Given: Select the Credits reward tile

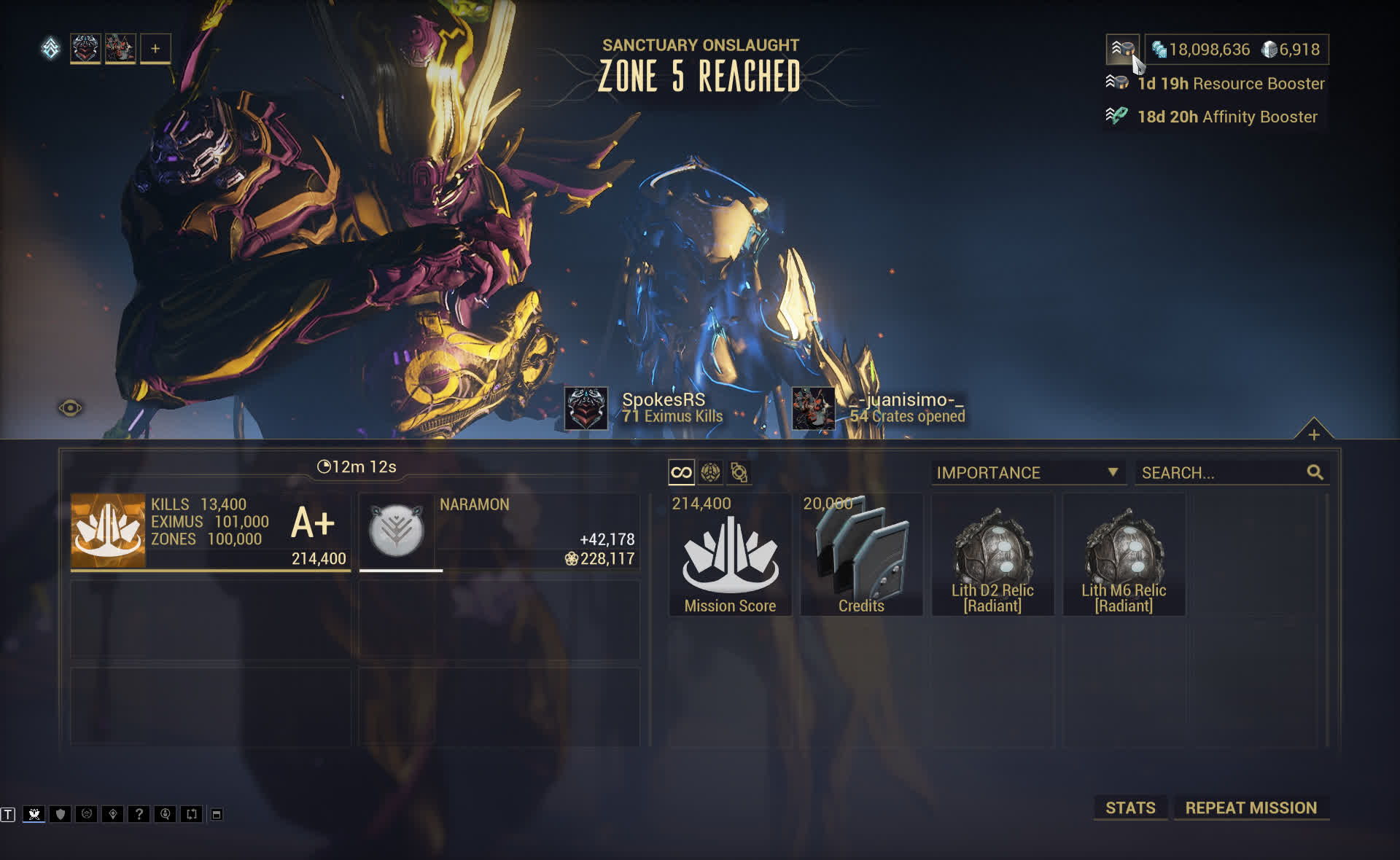Looking at the screenshot, I should 861,555.
